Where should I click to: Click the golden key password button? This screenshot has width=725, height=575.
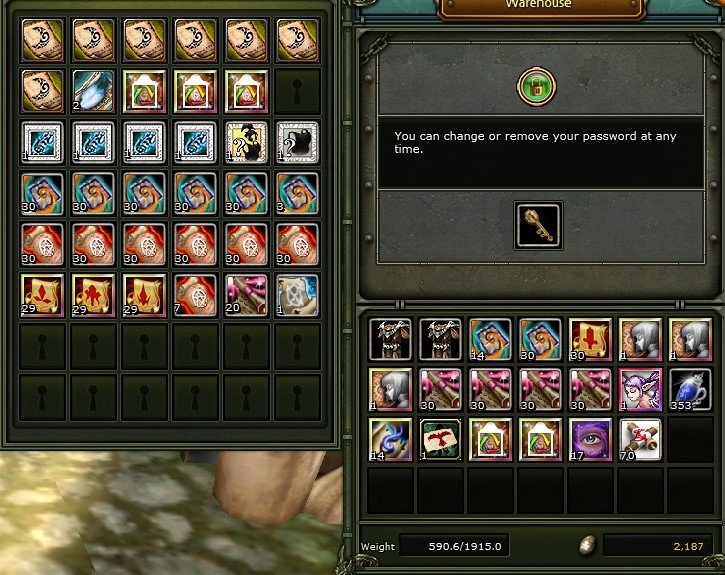537,224
